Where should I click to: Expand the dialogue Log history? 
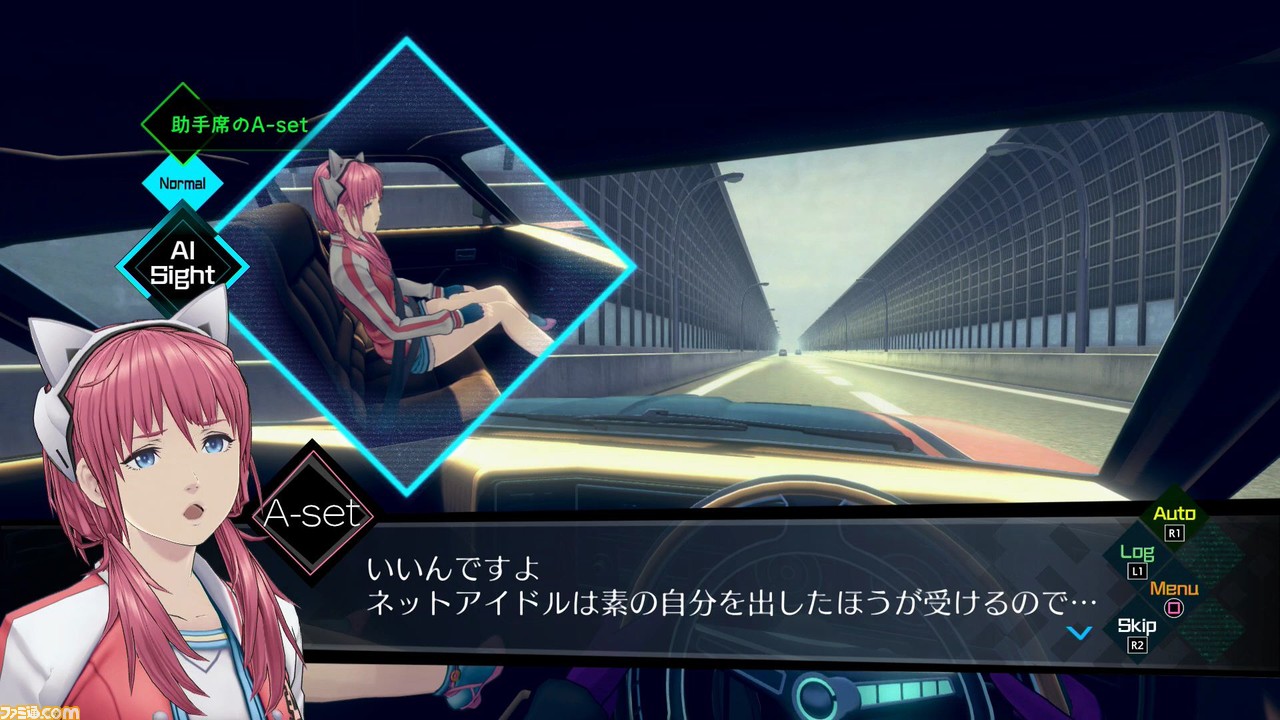tap(1137, 554)
